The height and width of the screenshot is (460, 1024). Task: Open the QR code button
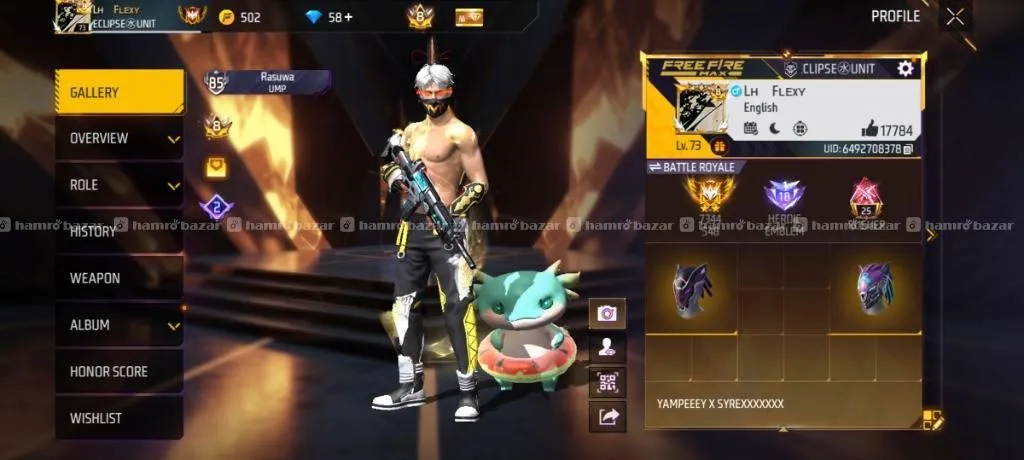[607, 382]
